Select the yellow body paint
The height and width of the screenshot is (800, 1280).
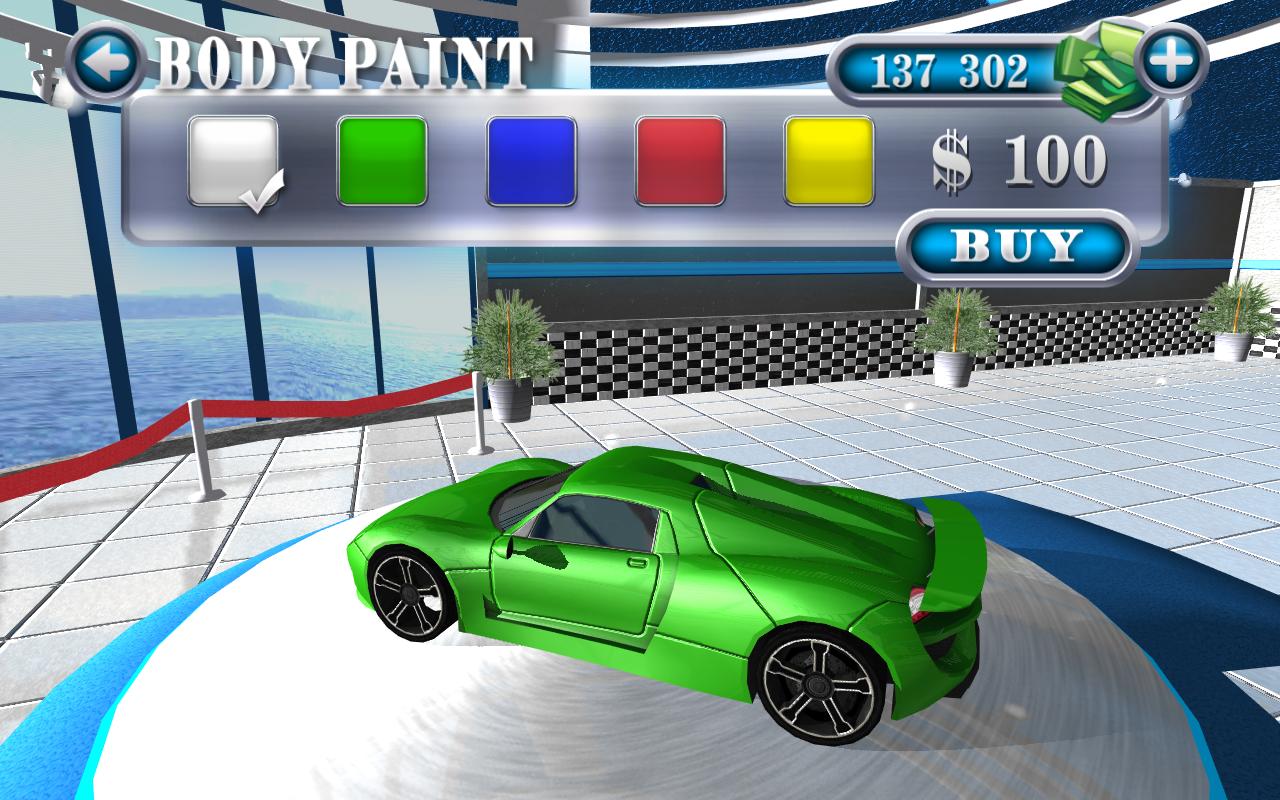(829, 161)
